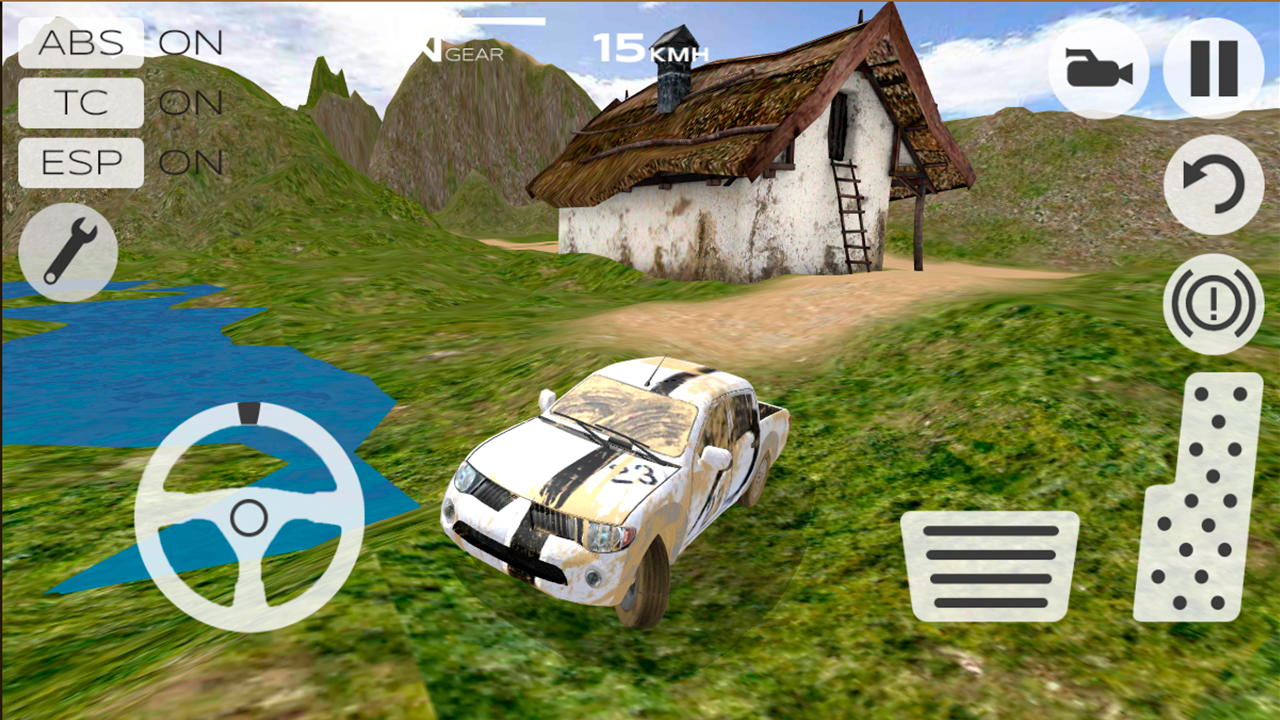The image size is (1280, 720).
Task: Pause the game
Action: click(x=1213, y=69)
